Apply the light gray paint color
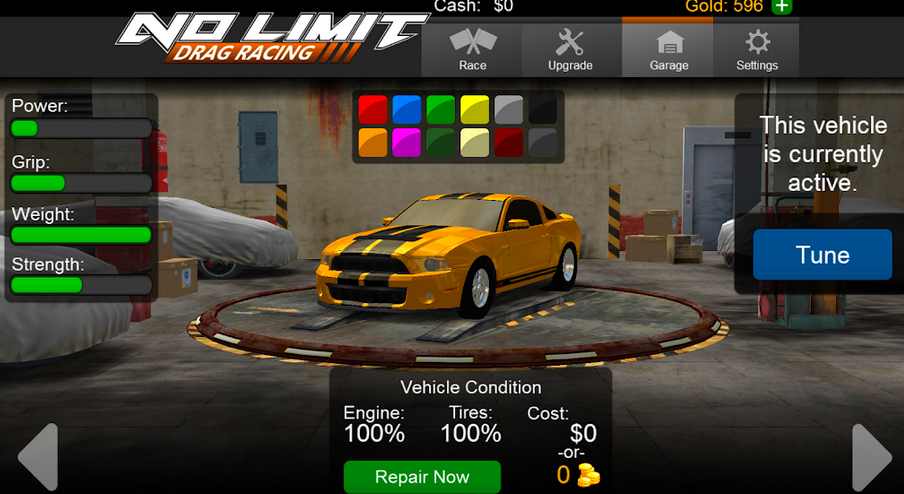 (509, 109)
